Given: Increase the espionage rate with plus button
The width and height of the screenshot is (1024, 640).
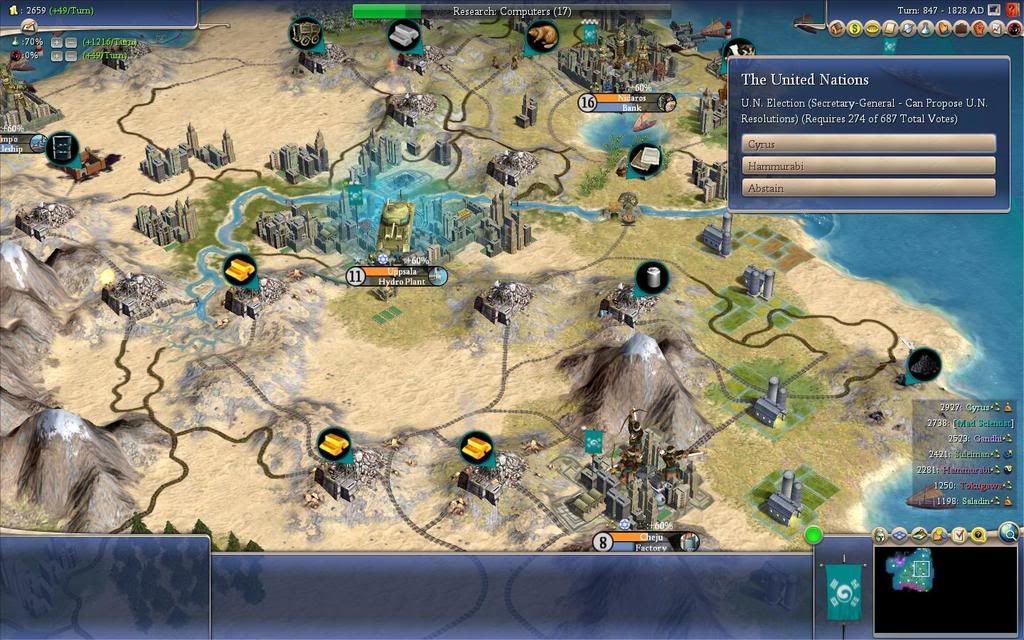Looking at the screenshot, I should (x=56, y=56).
